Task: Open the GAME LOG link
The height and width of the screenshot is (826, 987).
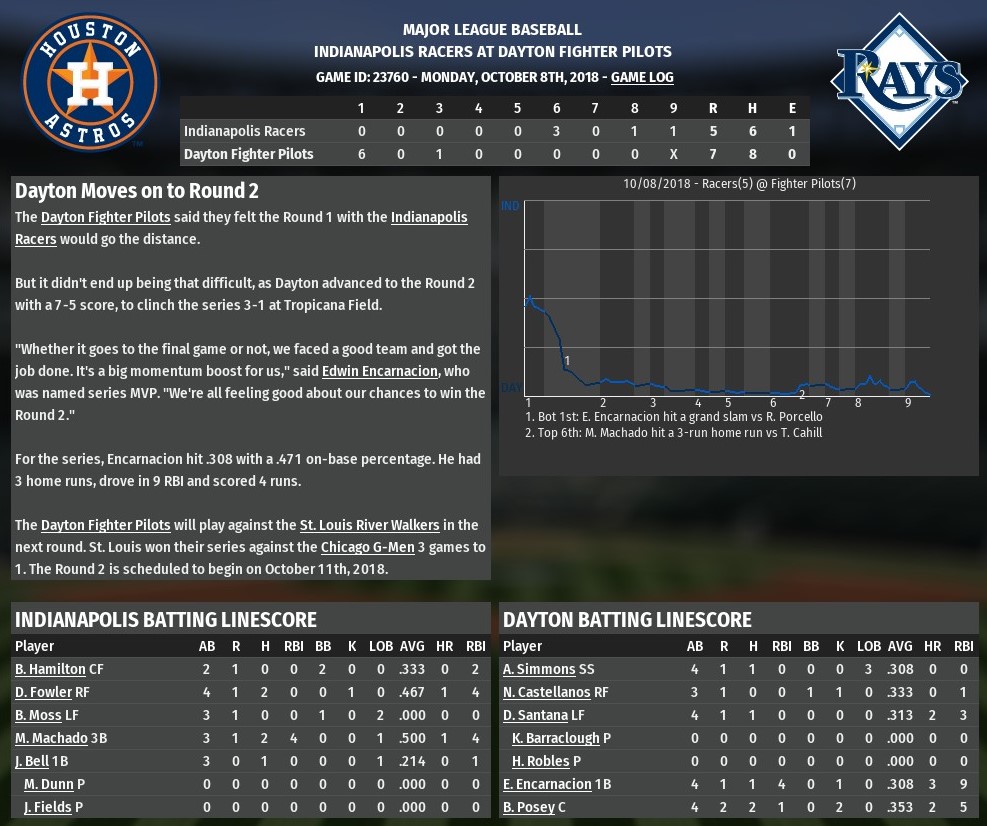Action: (642, 77)
